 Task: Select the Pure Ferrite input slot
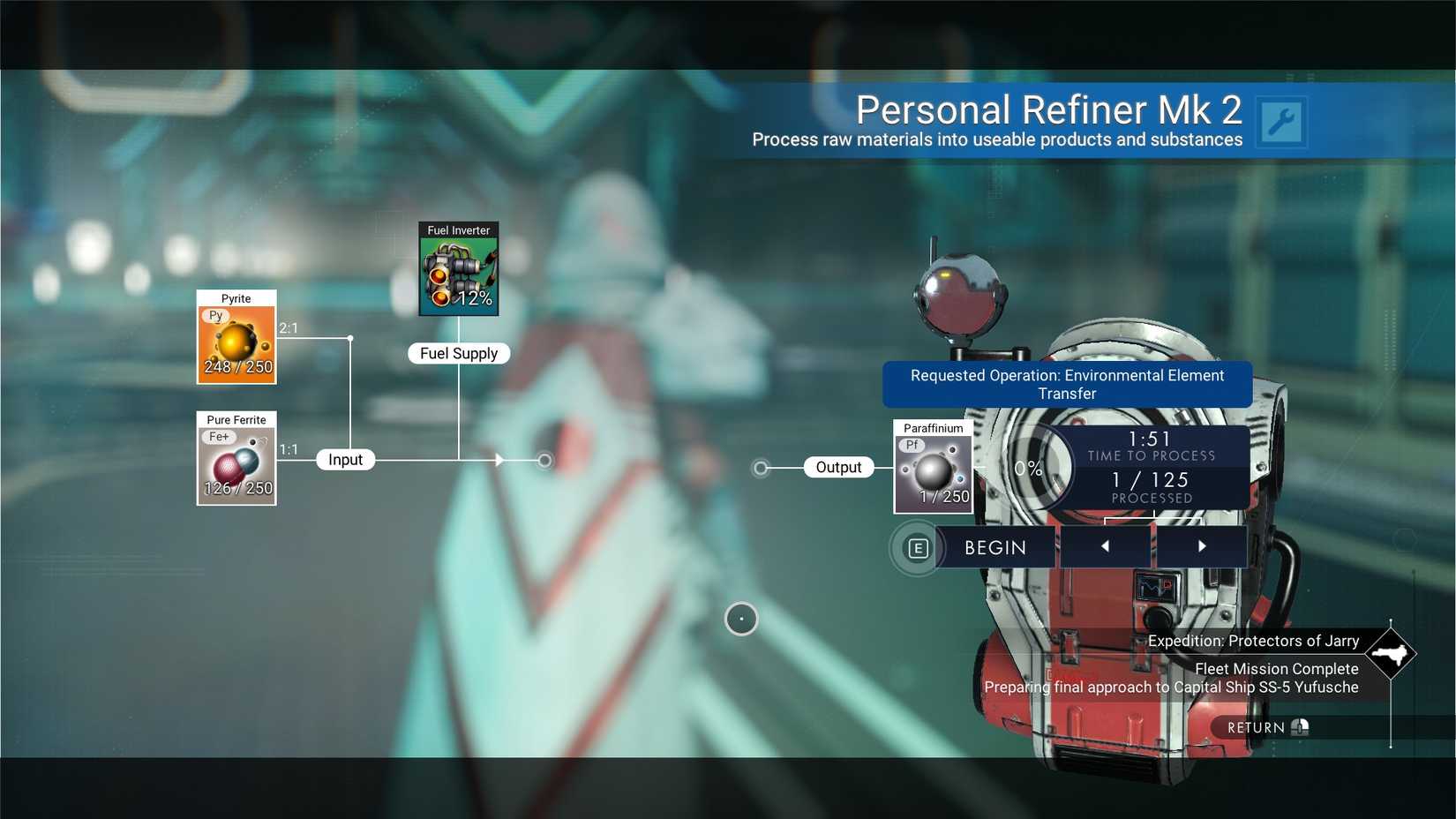point(236,461)
